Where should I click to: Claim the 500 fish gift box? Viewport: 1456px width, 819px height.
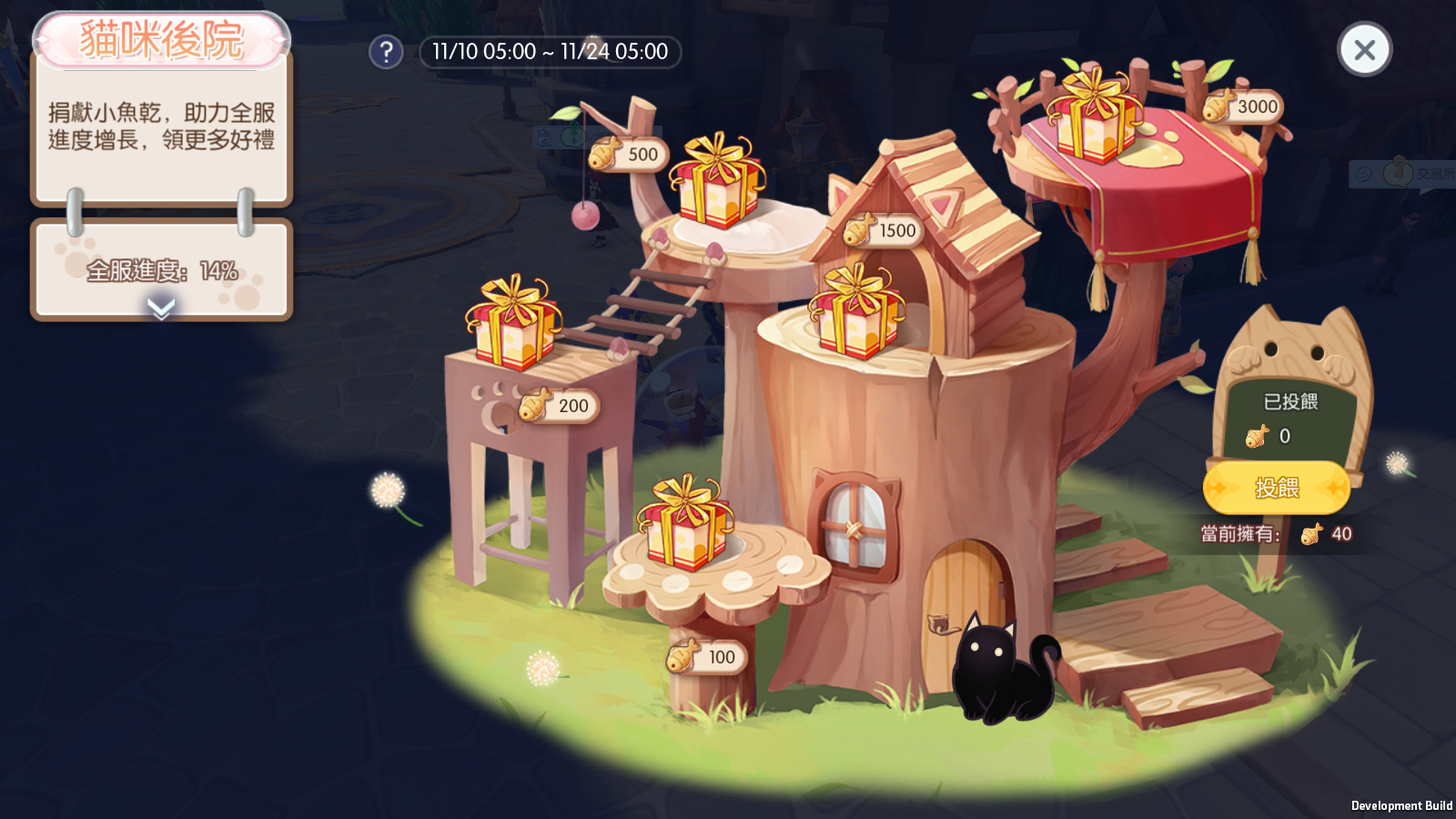(717, 181)
